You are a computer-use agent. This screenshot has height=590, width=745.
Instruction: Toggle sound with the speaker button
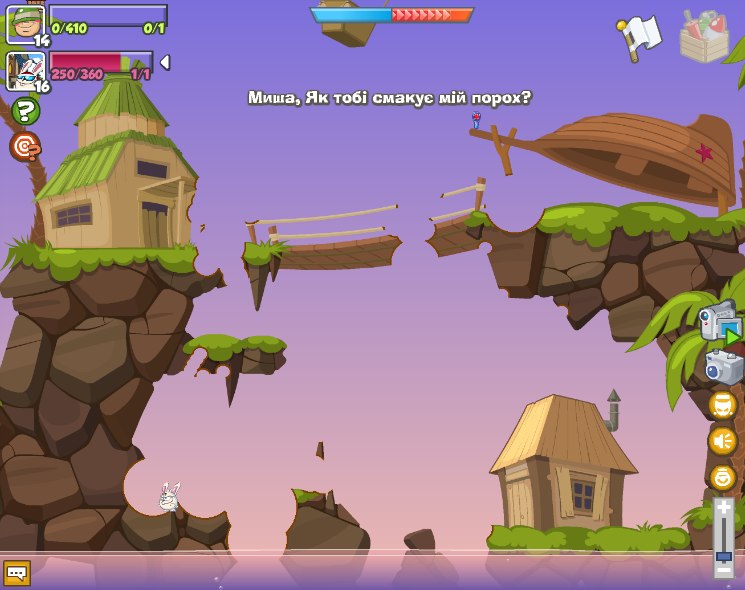coord(722,441)
